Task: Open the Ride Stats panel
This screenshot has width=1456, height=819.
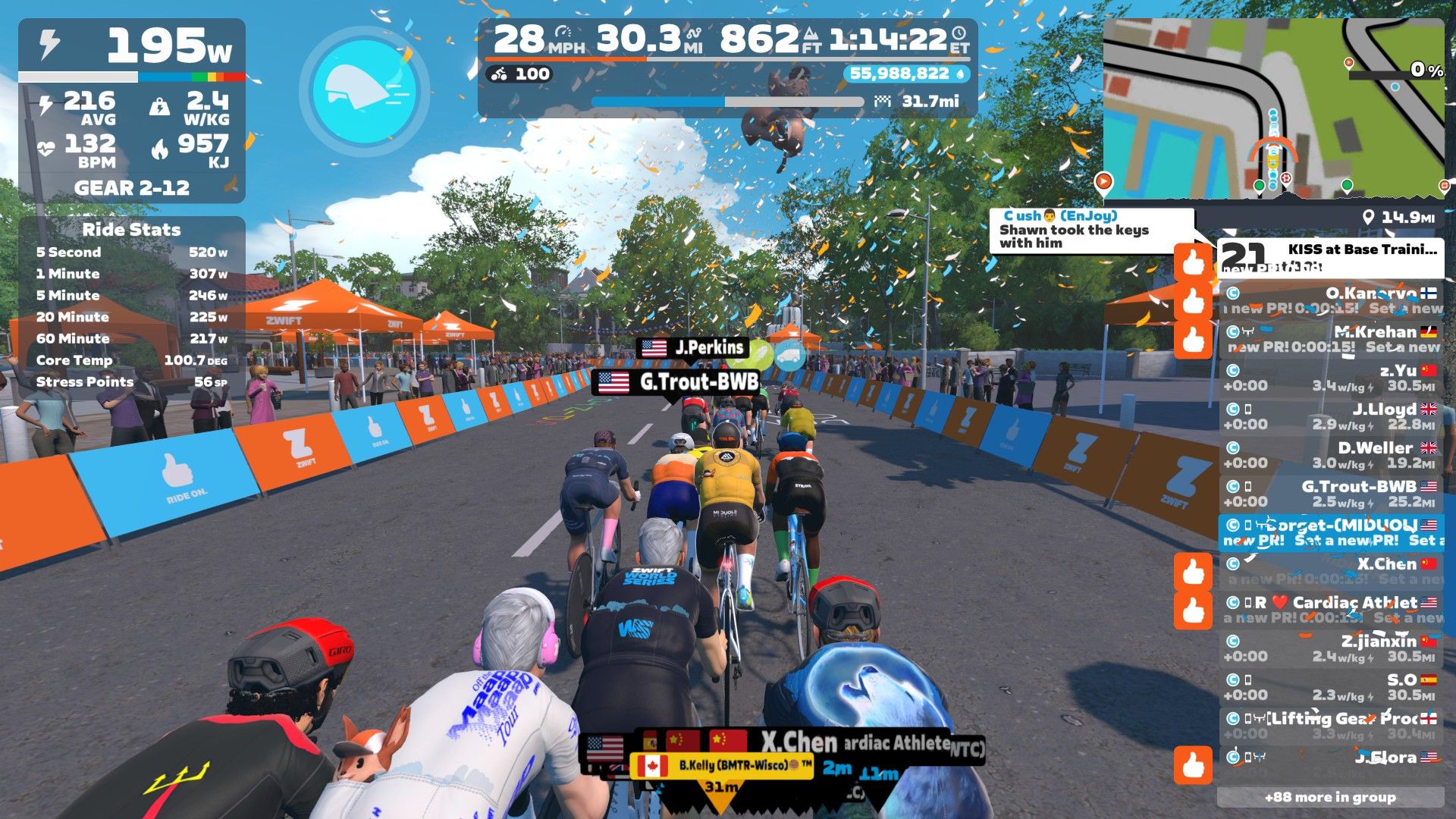Action: [131, 229]
